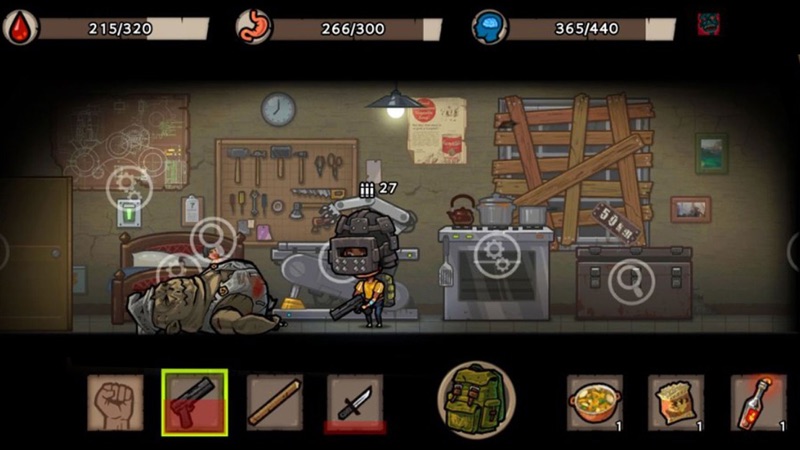Screen dimensions: 800x450
Task: Use the bag of chips item
Action: point(676,402)
